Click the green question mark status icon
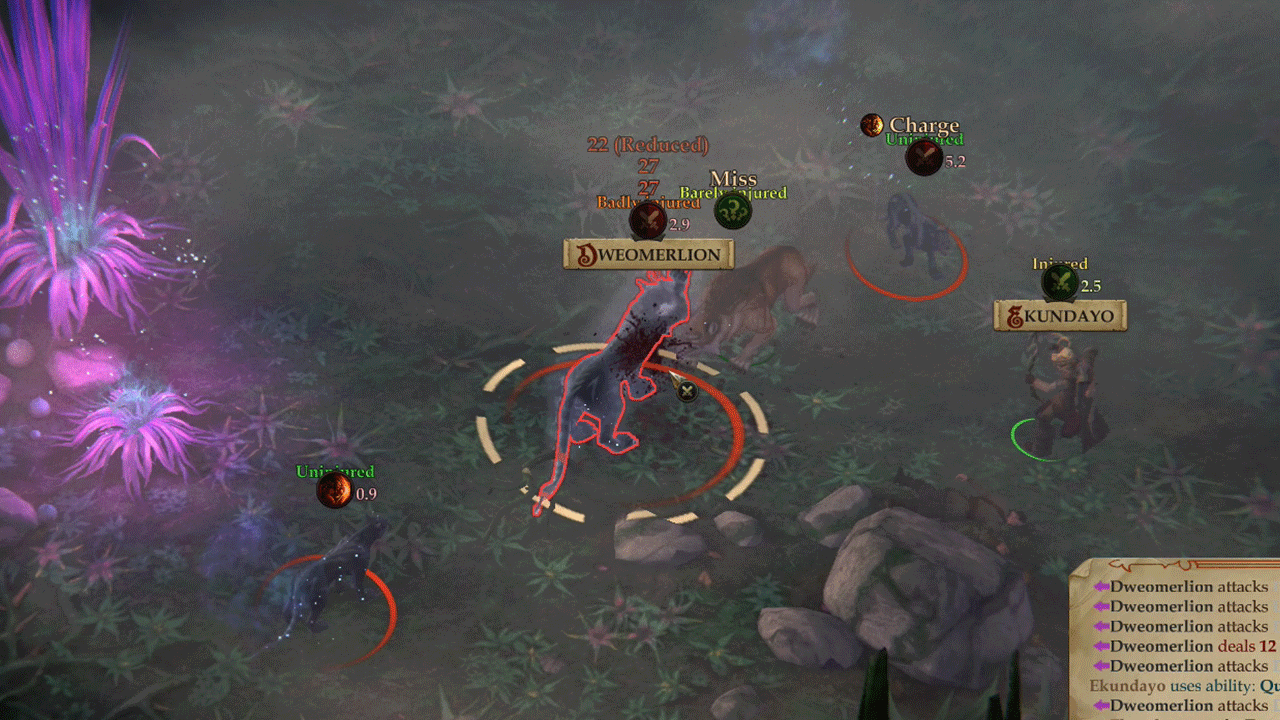Viewport: 1280px width, 720px height. coord(733,211)
